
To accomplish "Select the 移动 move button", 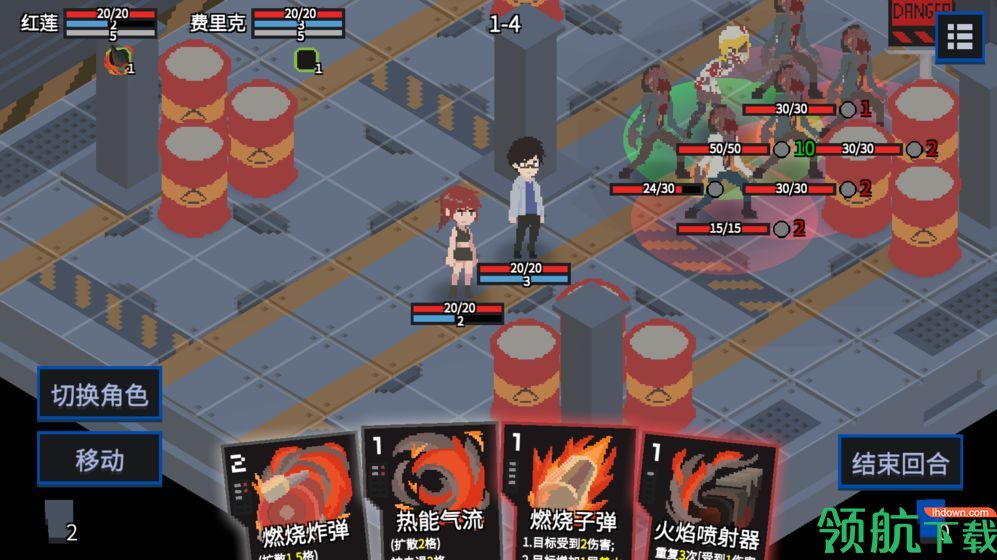I will click(x=99, y=459).
